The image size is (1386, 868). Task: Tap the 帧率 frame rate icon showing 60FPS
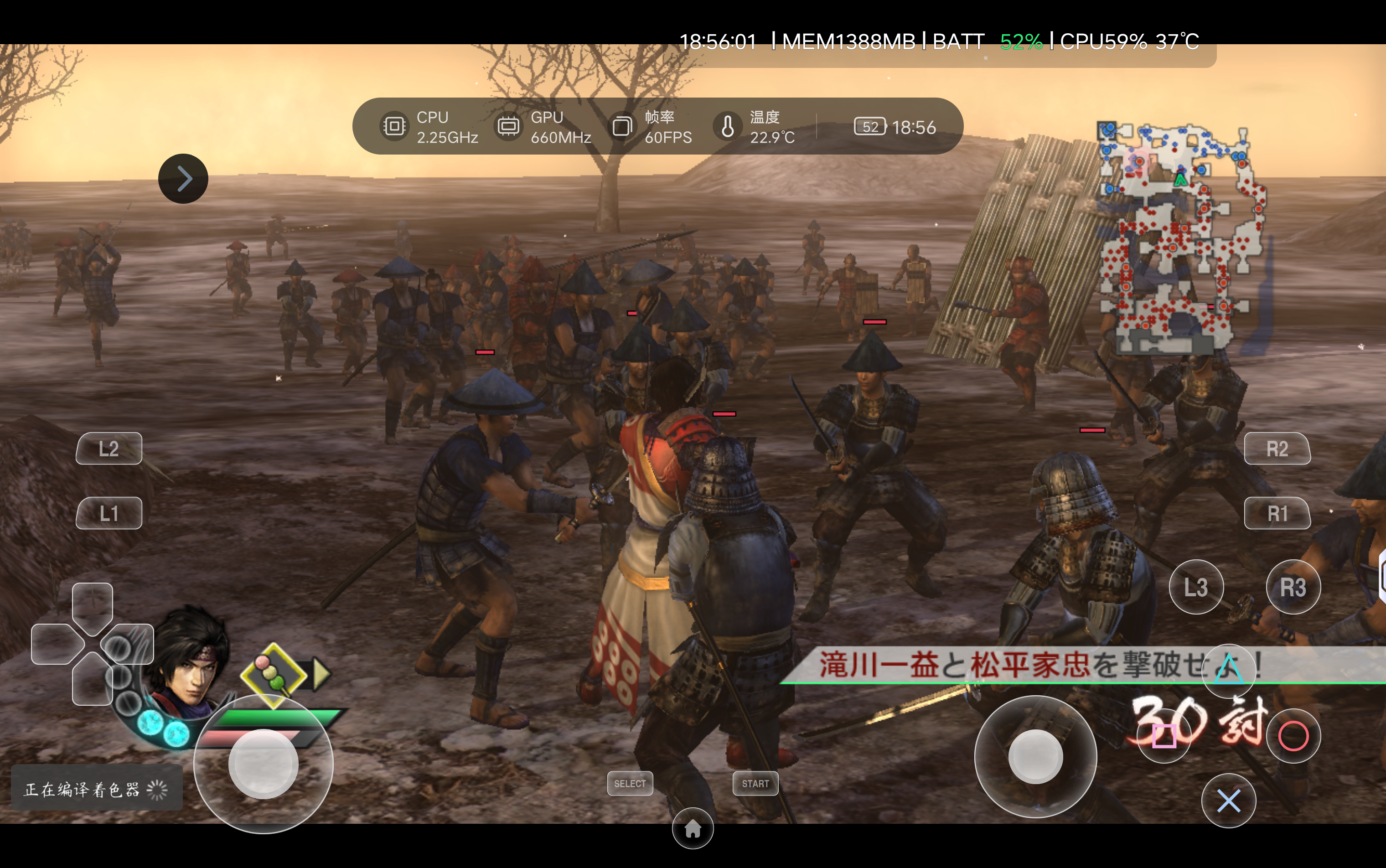point(622,126)
